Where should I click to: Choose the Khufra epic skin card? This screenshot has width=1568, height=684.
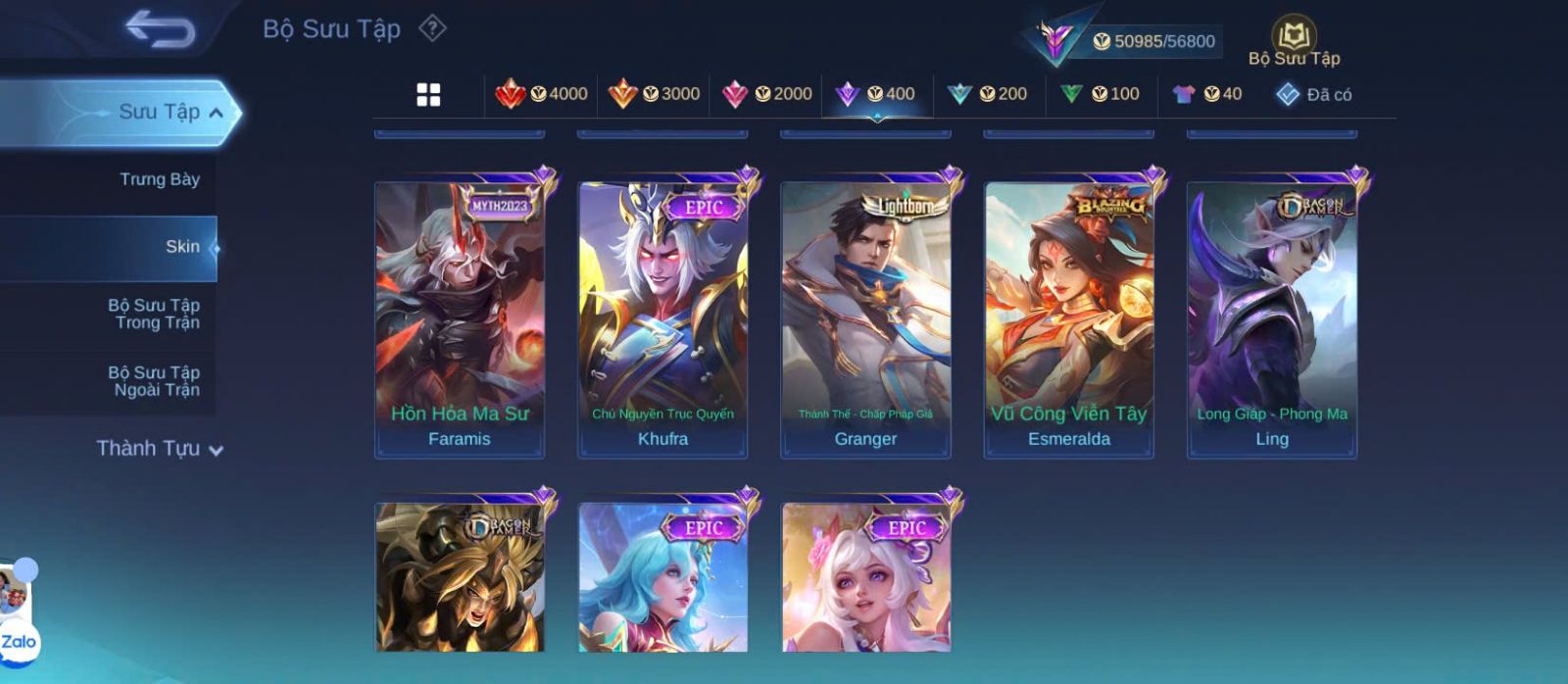click(662, 318)
